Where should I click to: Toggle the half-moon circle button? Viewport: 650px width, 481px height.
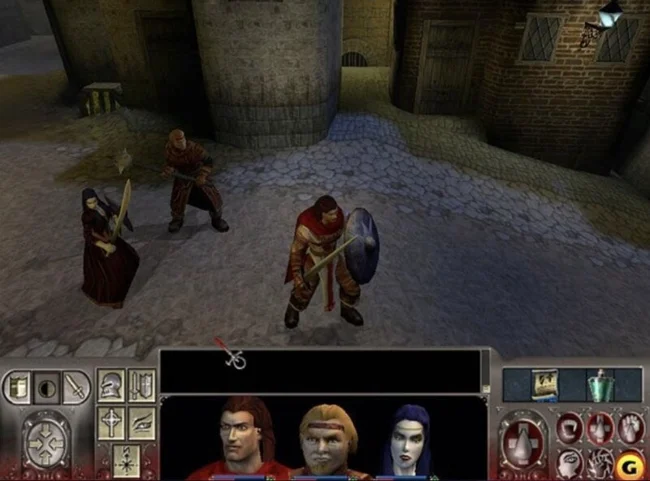(47, 388)
